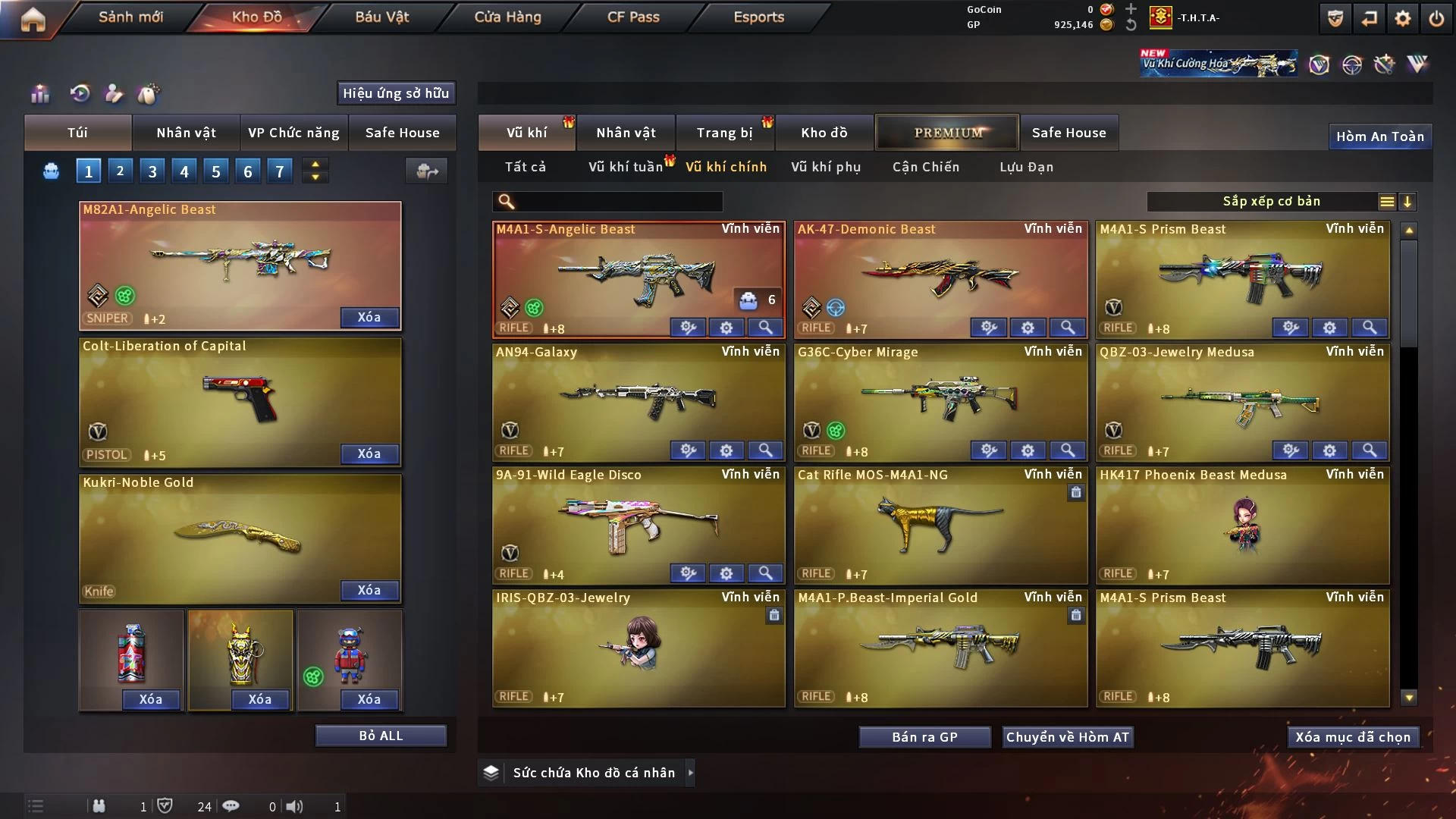Open the Sắp xếp cơ bản sort dropdown
Image resolution: width=1456 pixels, height=819 pixels.
1271,202
